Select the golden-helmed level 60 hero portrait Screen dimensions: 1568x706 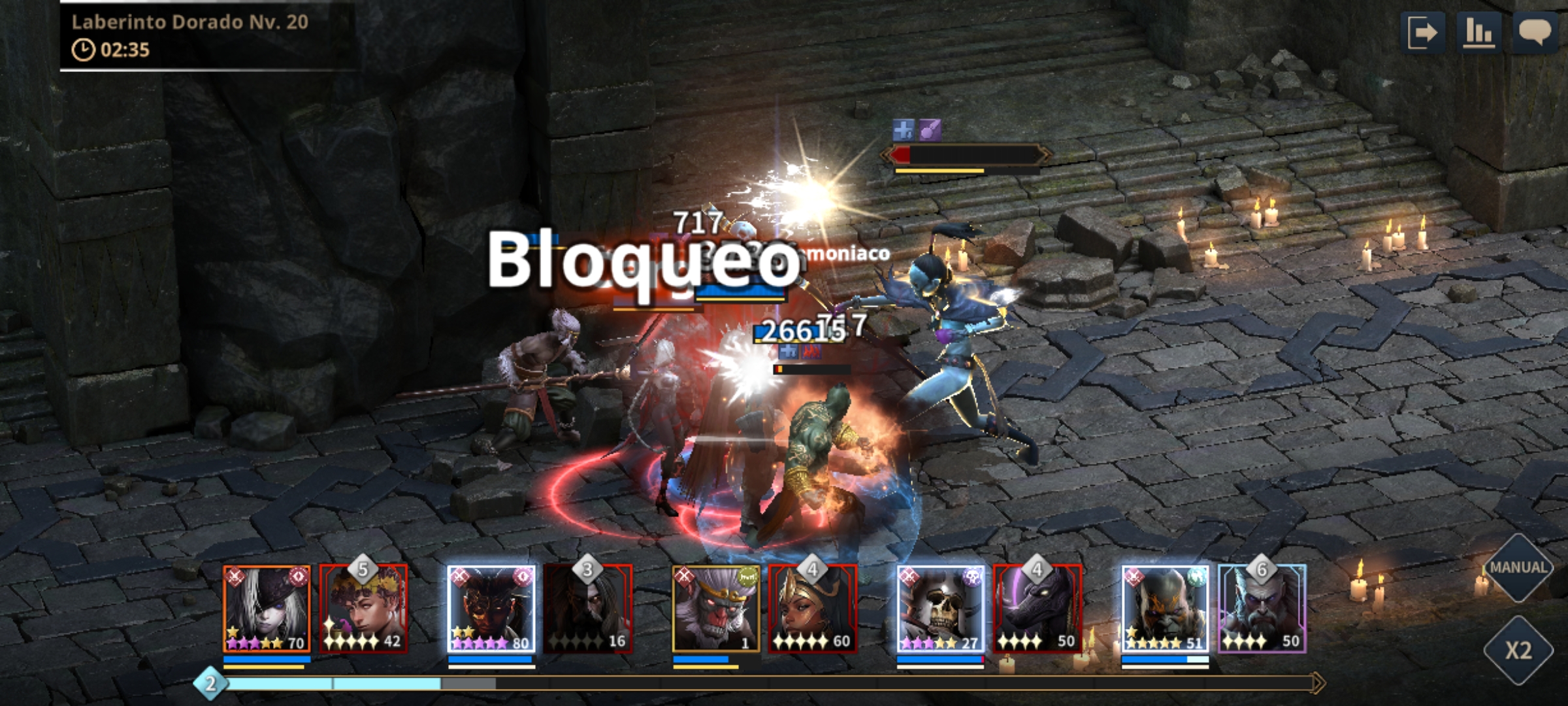[x=812, y=609]
